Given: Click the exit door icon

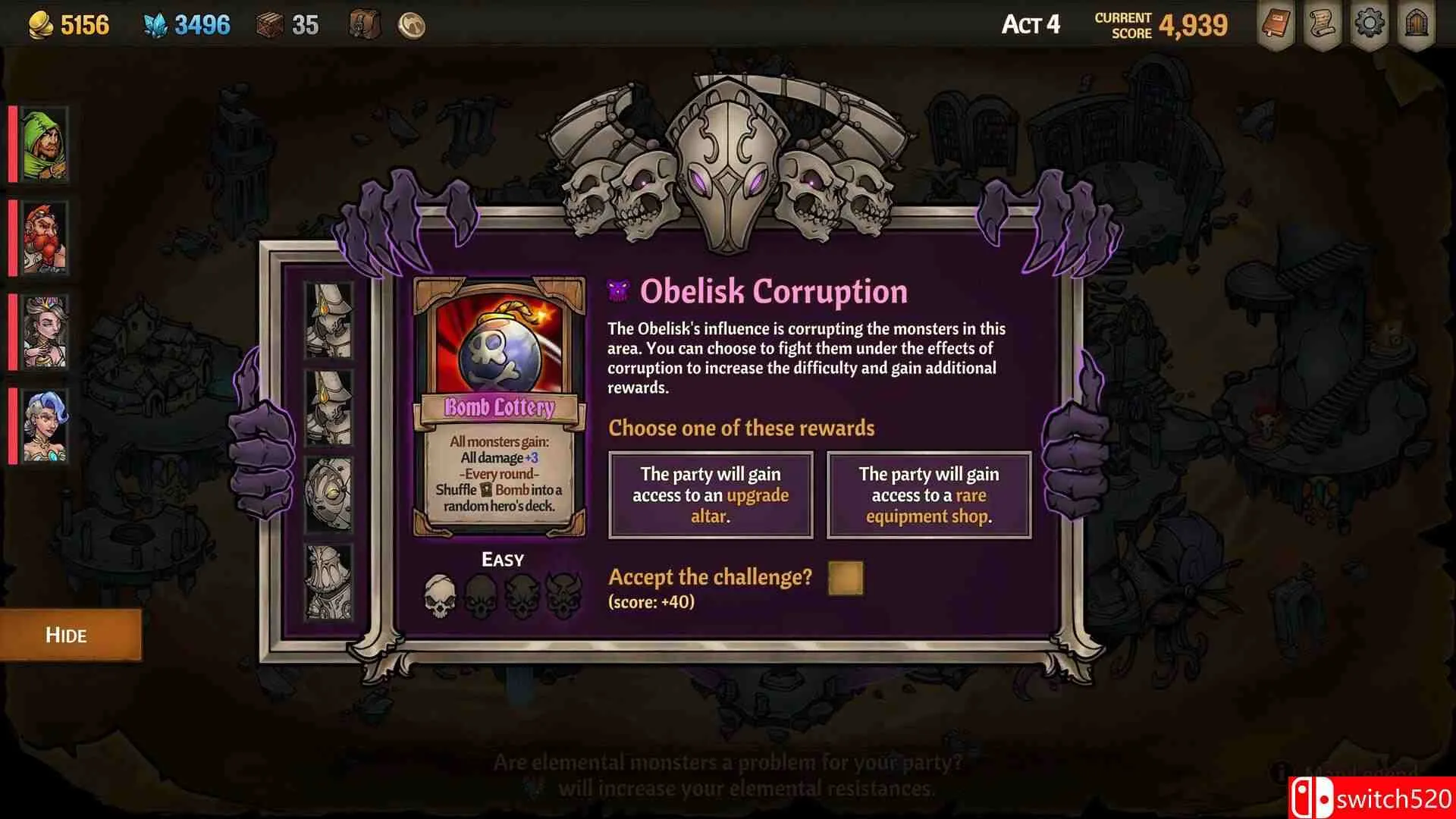Looking at the screenshot, I should click(x=1416, y=24).
